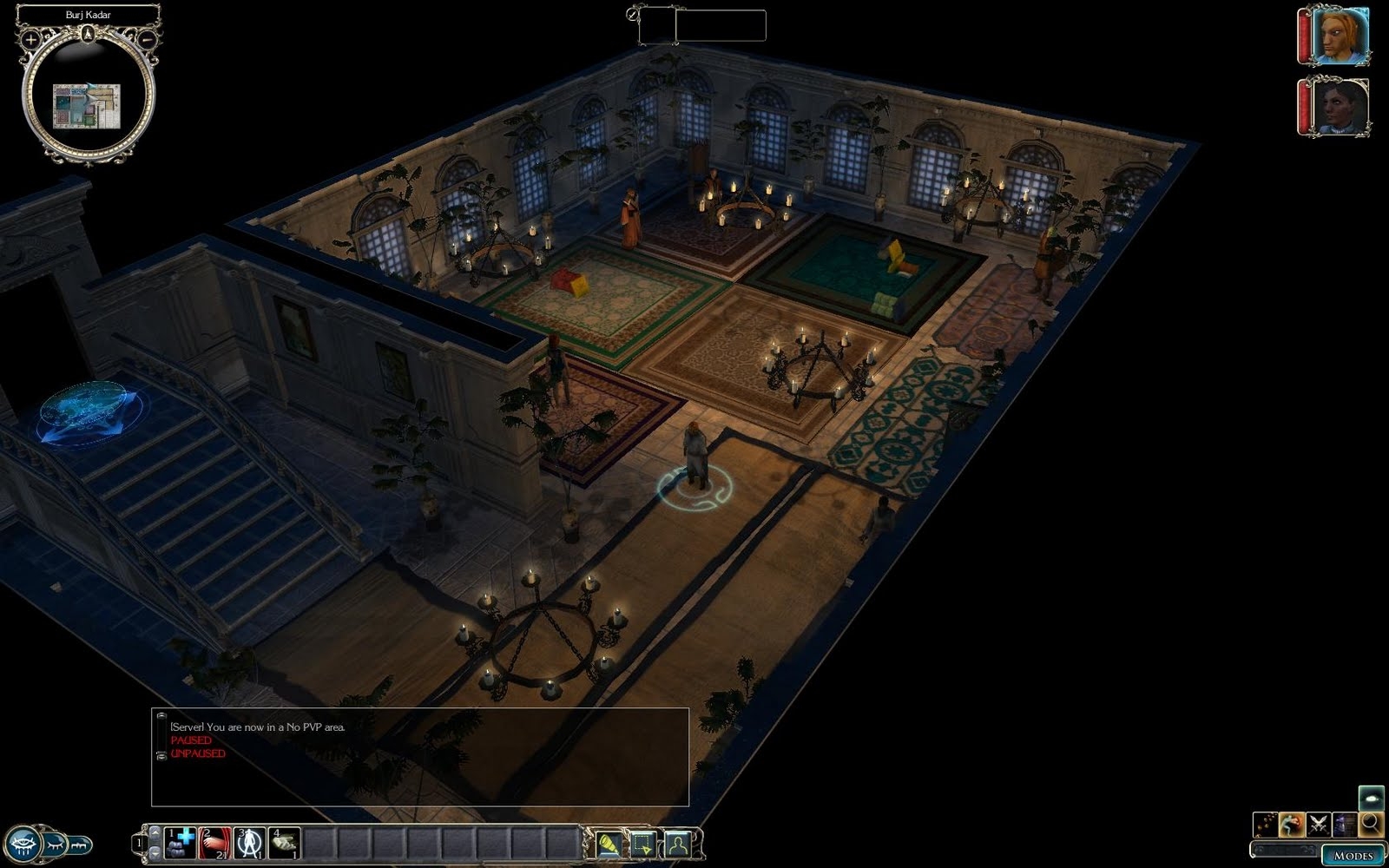Activate the crouching figure stealth mode
1389x868 pixels.
tap(1292, 823)
